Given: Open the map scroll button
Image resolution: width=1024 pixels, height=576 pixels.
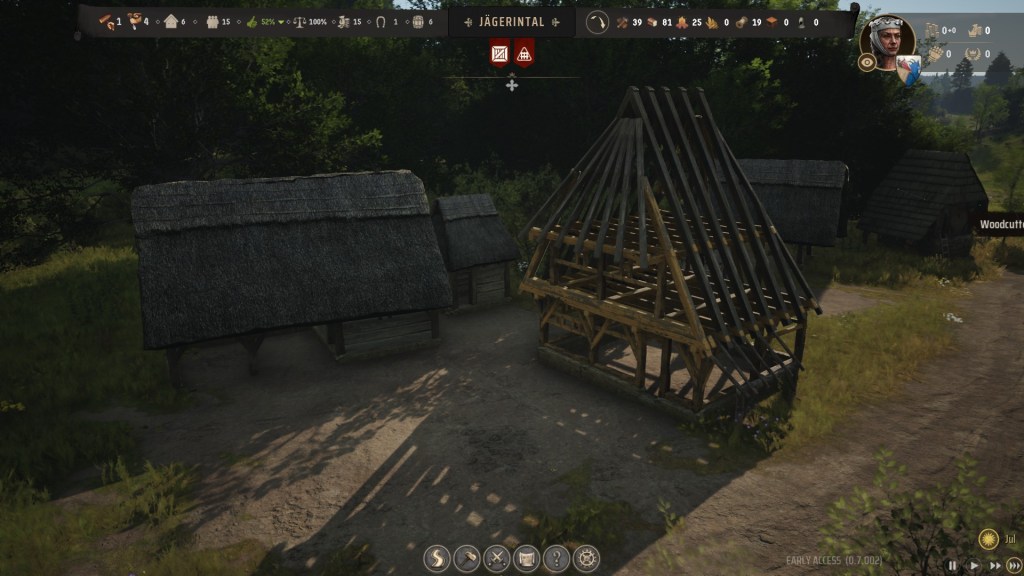Looking at the screenshot, I should [x=526, y=558].
